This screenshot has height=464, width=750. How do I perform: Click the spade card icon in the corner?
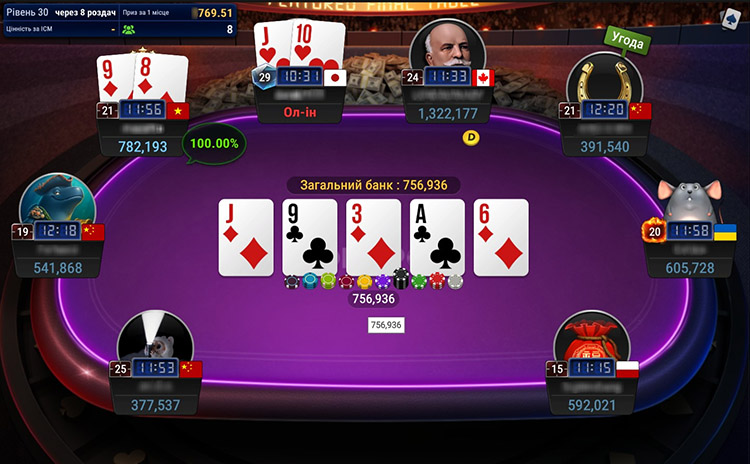[733, 18]
